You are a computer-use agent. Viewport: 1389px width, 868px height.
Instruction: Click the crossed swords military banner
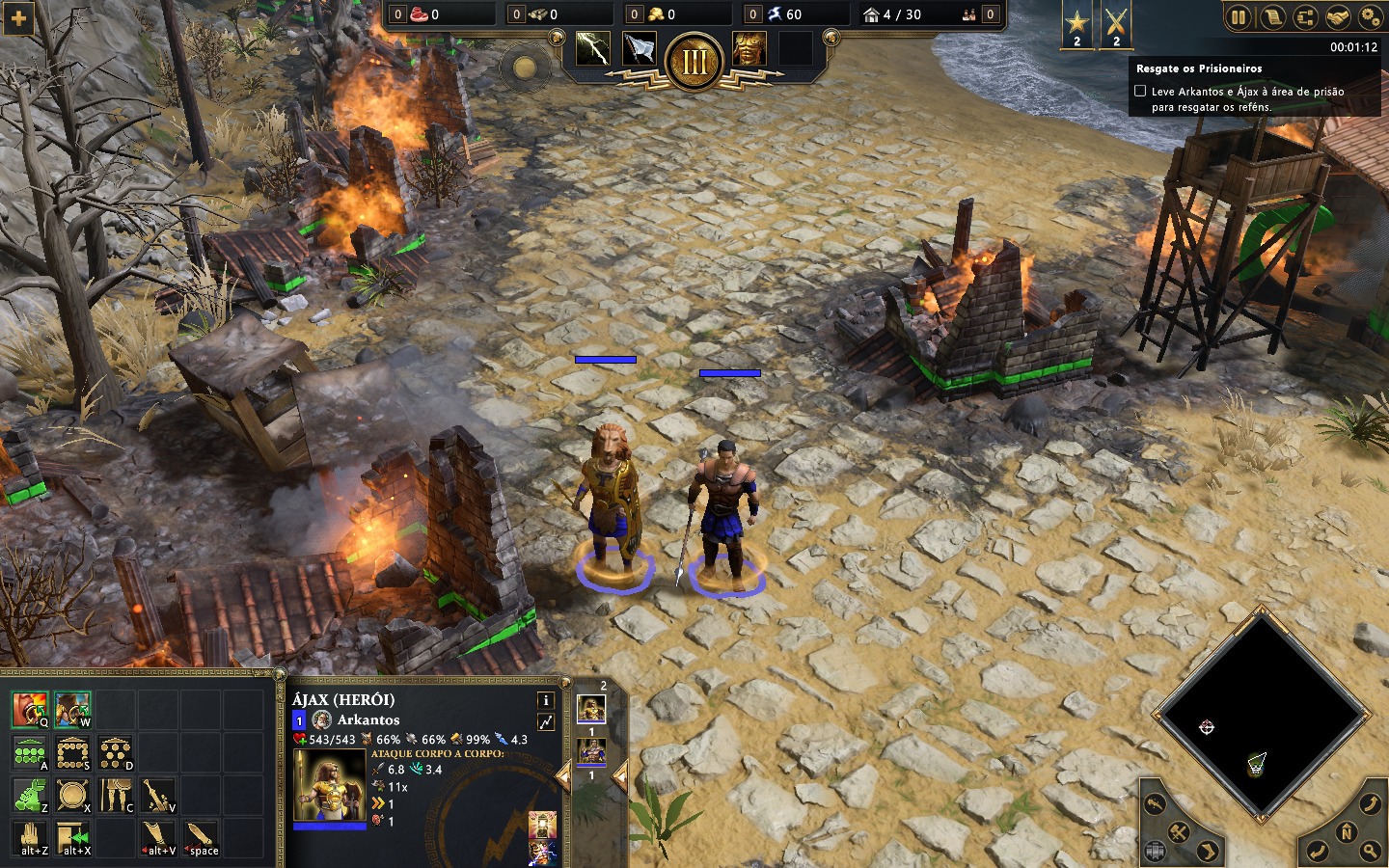point(1116,23)
